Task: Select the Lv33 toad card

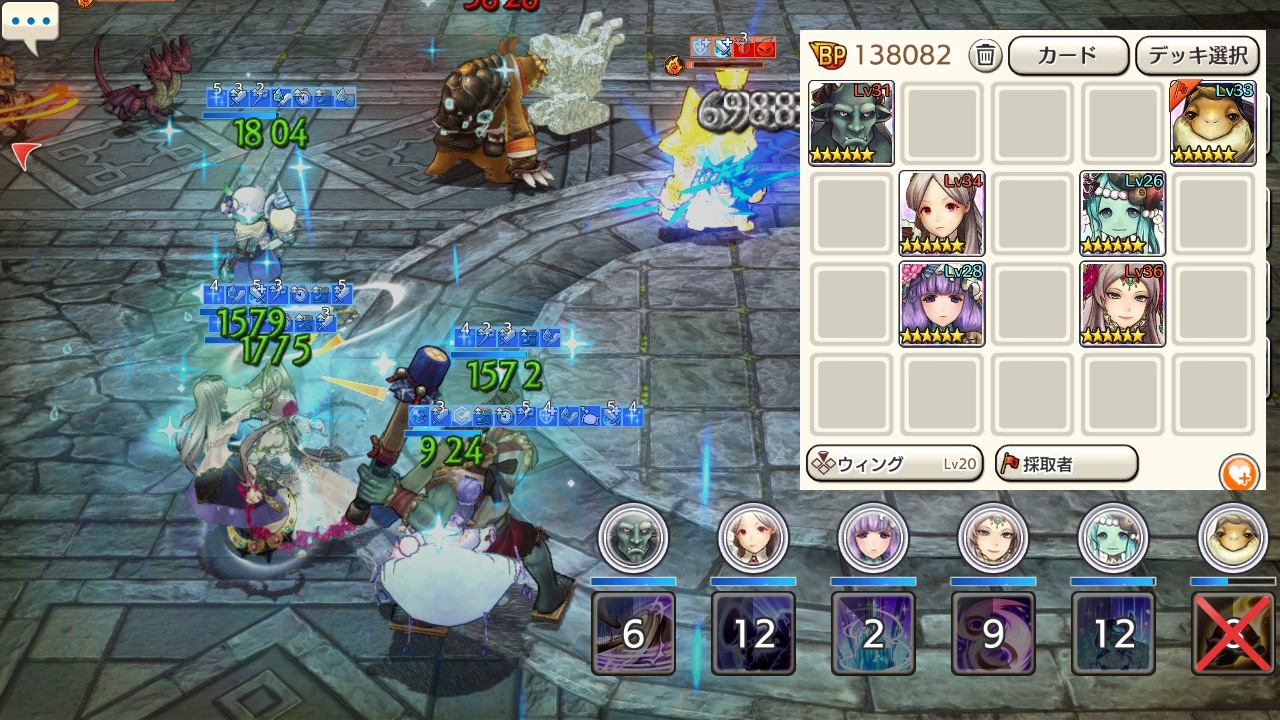Action: coord(1213,123)
